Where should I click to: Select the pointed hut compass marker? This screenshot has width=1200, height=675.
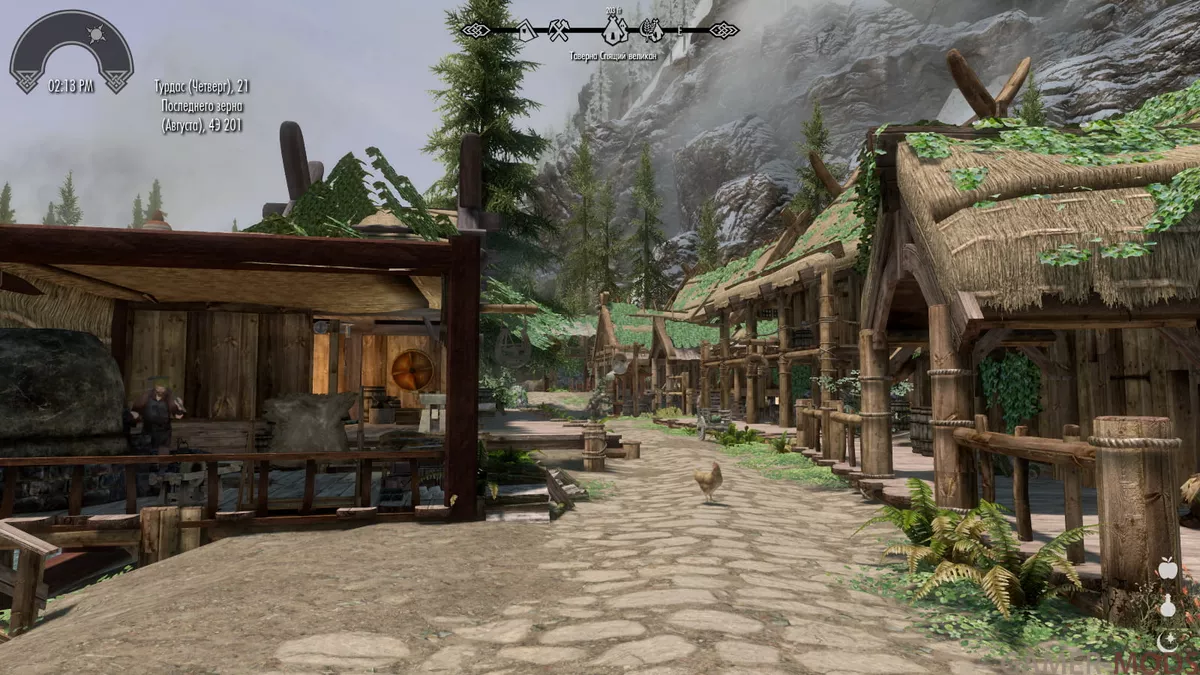[x=526, y=32]
